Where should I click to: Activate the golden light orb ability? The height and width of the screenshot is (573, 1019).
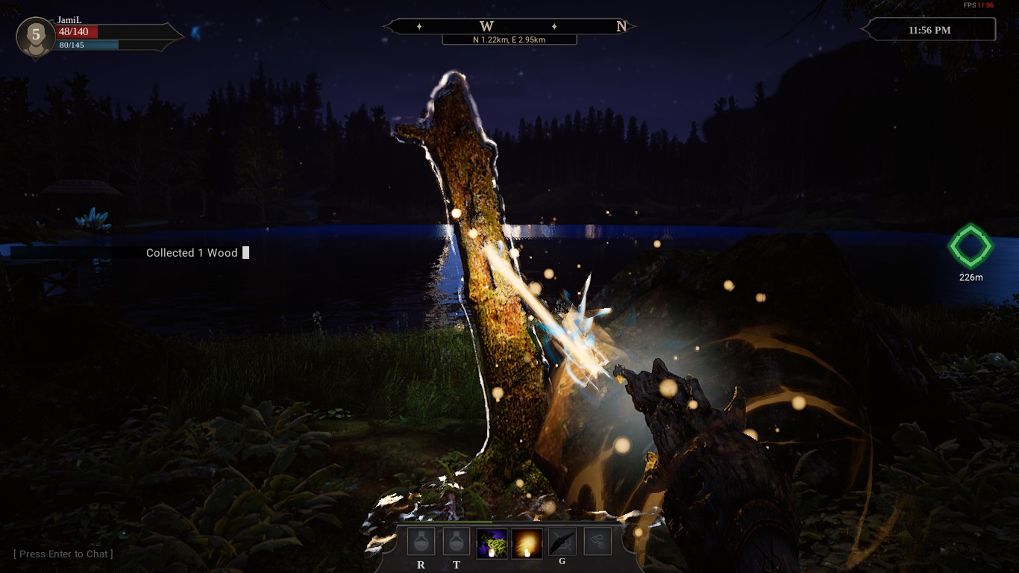click(x=526, y=542)
